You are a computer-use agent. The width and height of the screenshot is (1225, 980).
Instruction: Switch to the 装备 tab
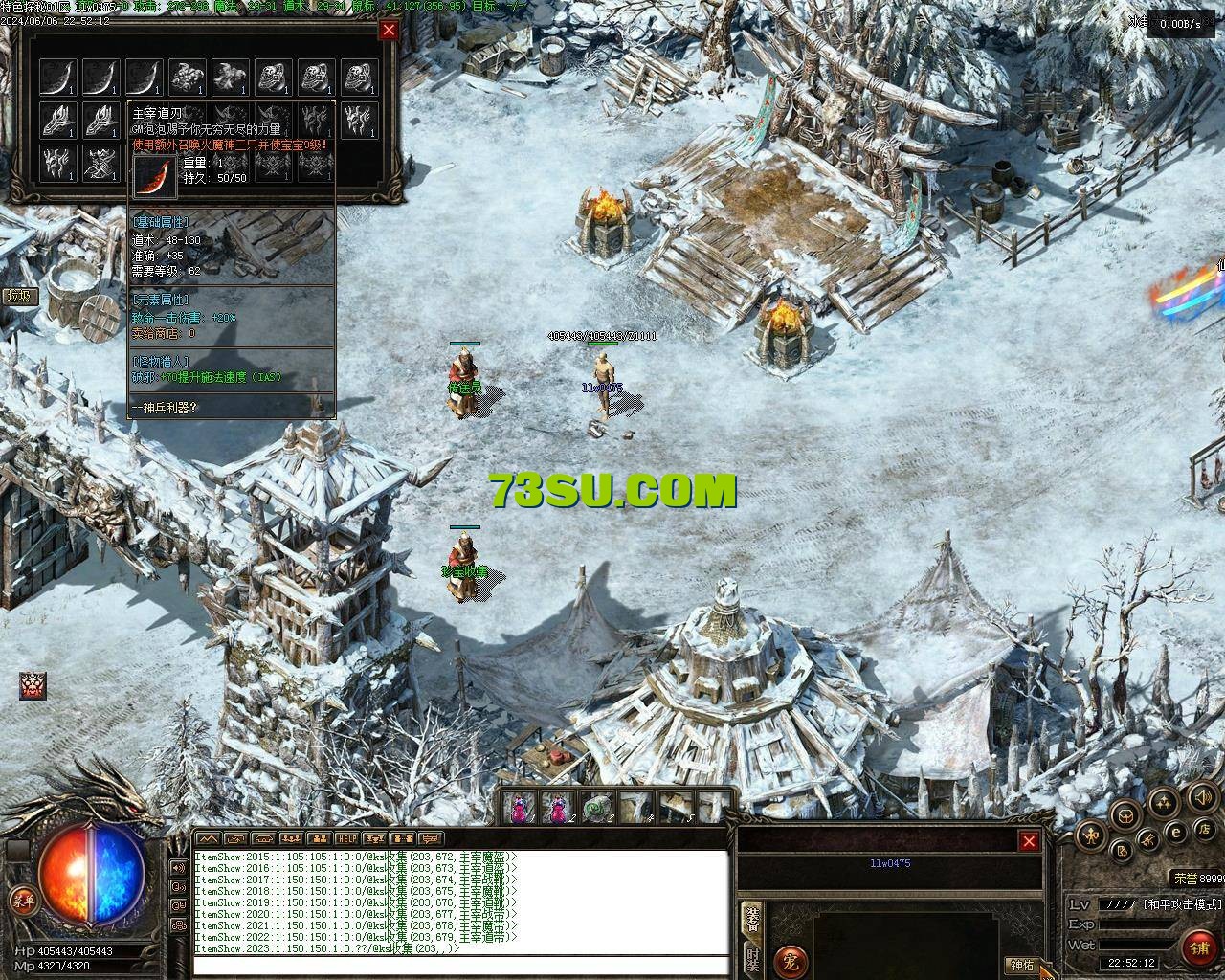(752, 919)
